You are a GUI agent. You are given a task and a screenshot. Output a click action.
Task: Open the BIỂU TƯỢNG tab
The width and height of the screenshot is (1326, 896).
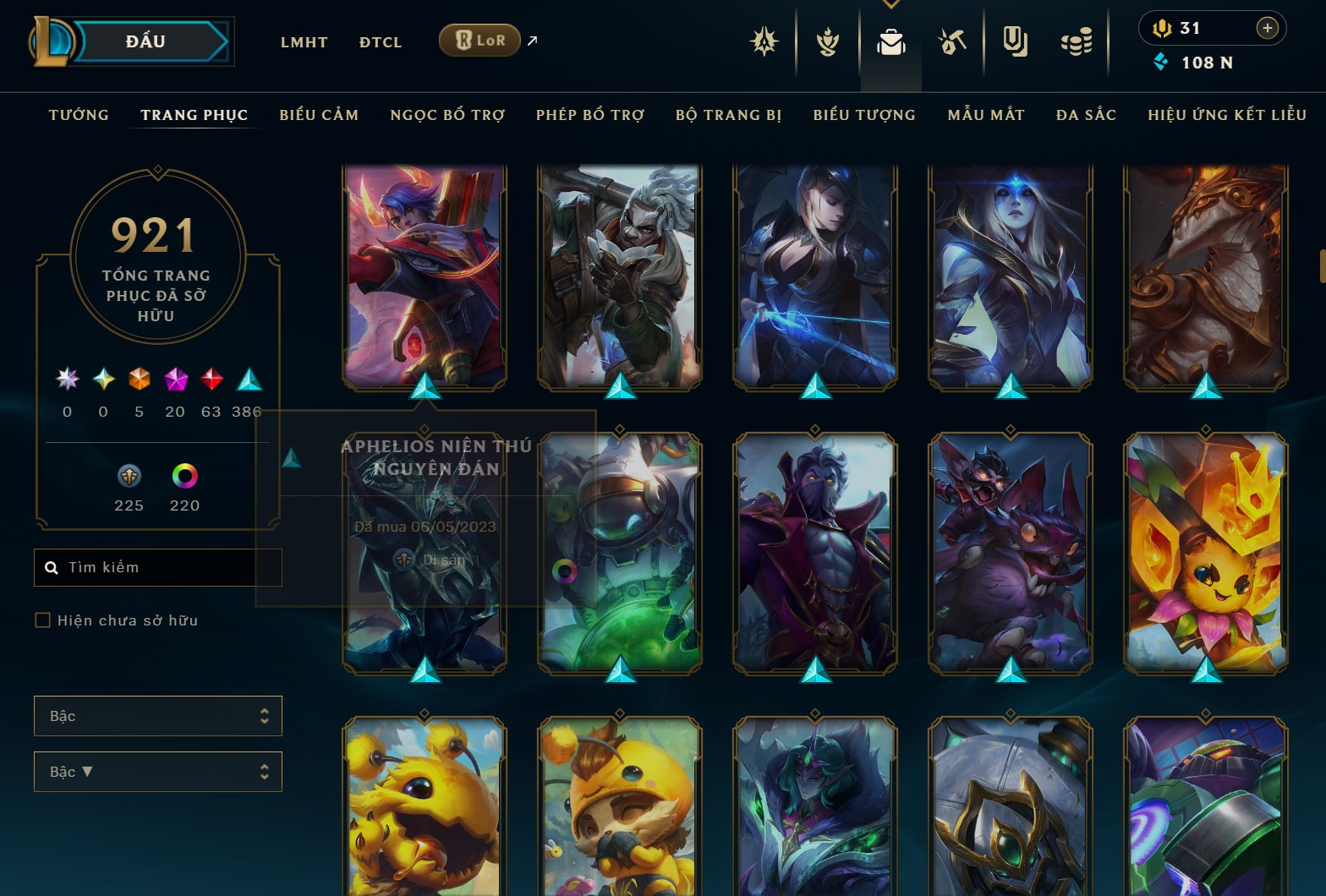click(864, 115)
